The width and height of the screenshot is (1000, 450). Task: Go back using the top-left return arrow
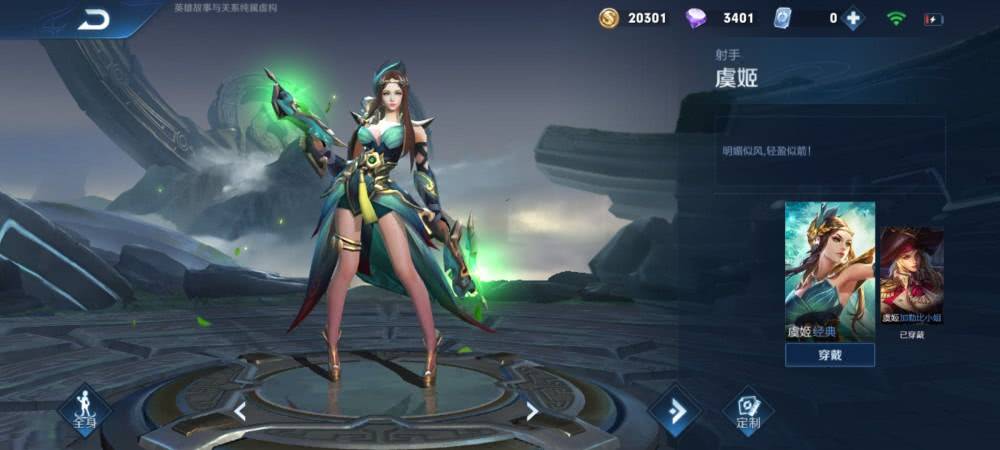tap(95, 19)
